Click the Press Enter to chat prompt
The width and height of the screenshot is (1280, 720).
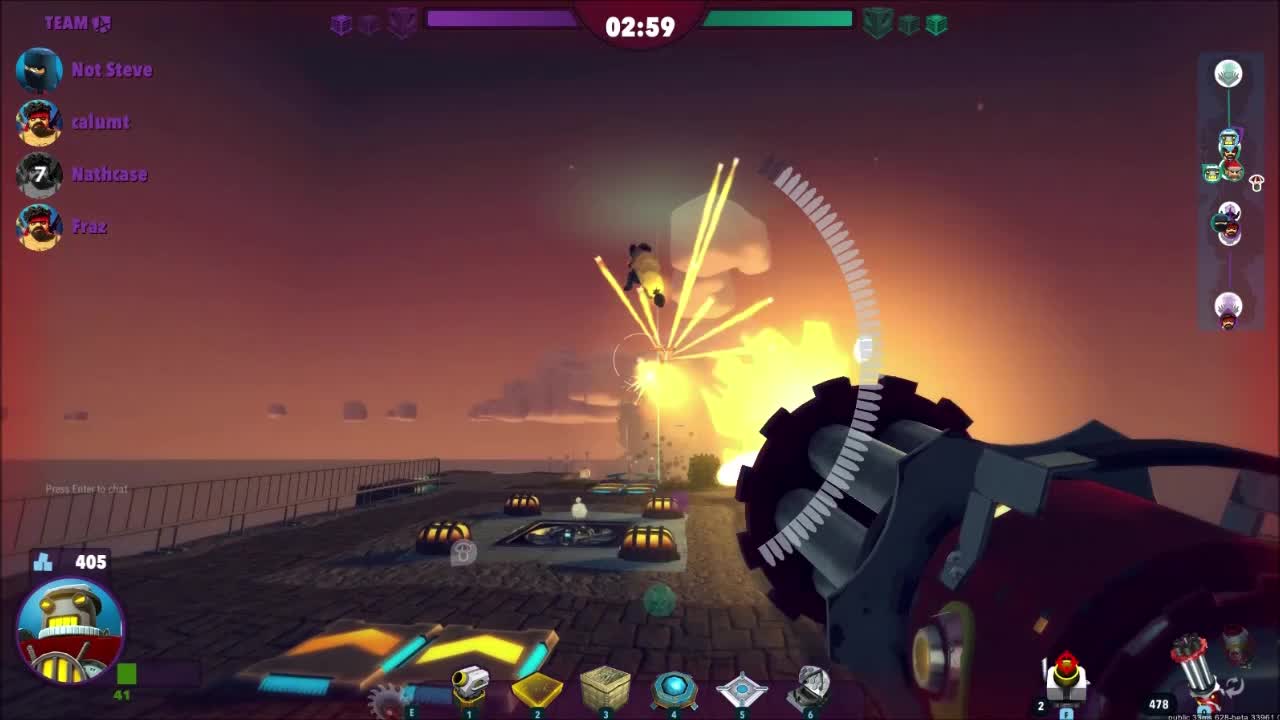tap(88, 489)
